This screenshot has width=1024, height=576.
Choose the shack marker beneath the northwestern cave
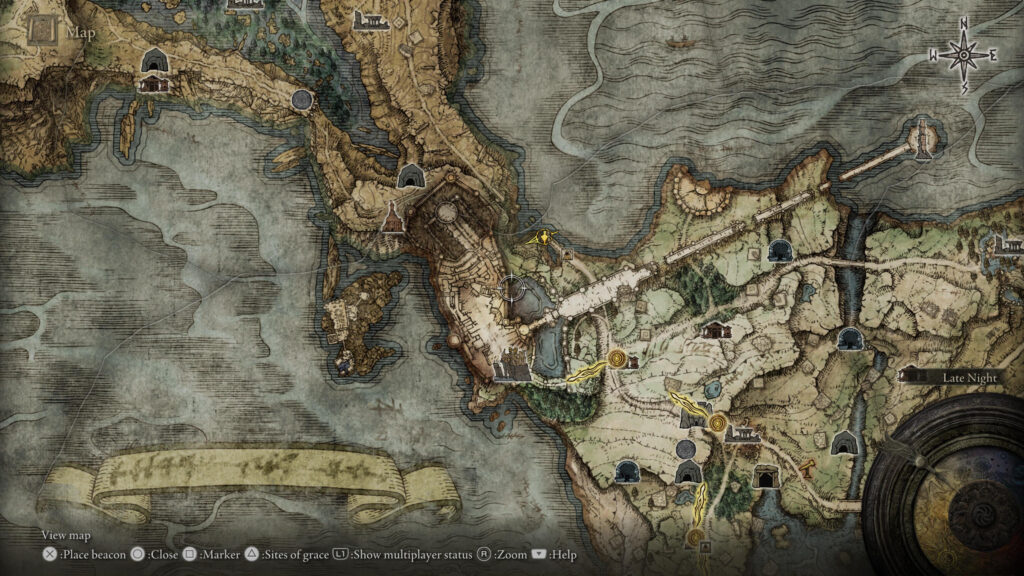(154, 85)
